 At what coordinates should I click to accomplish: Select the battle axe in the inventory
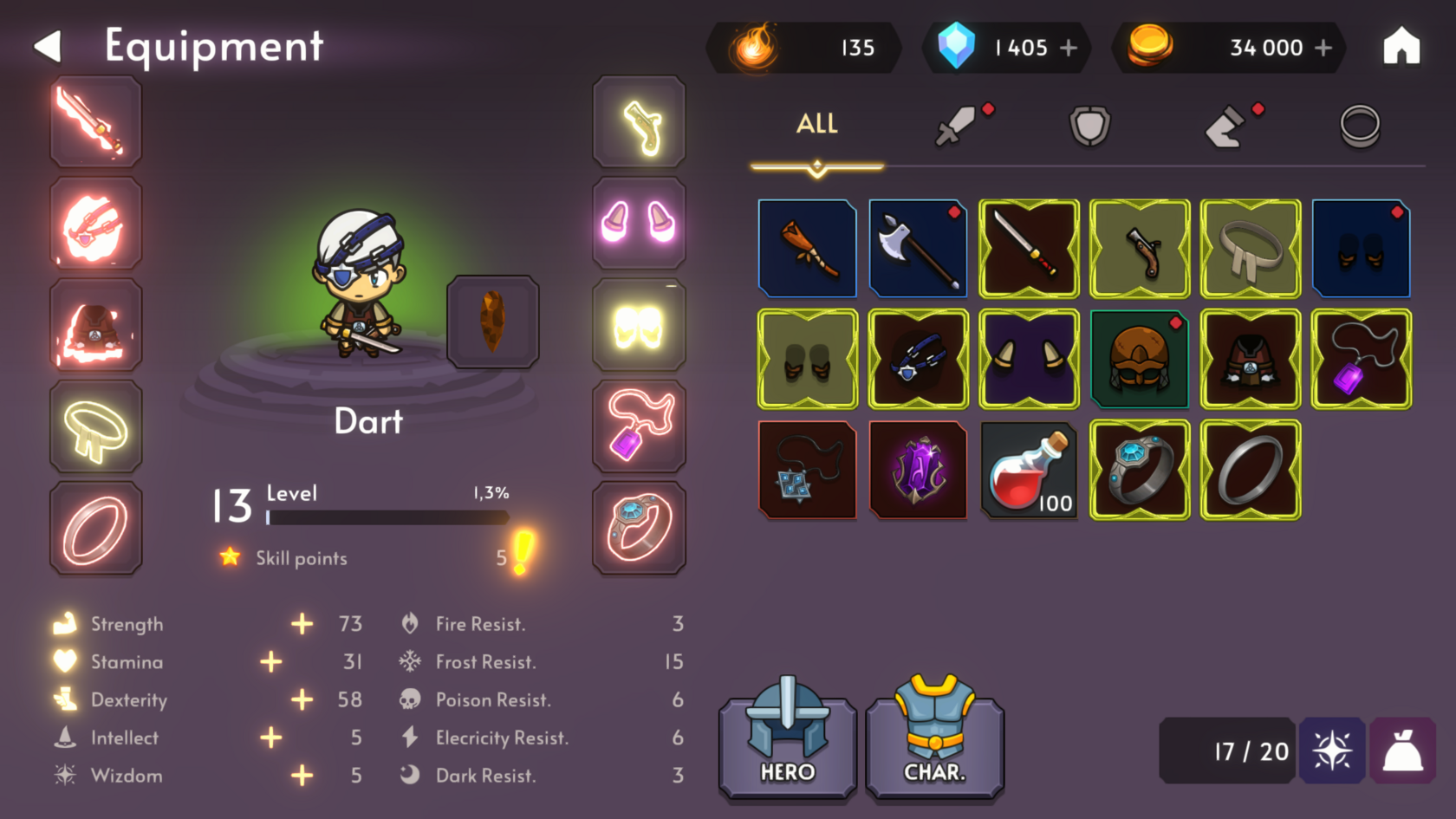[918, 249]
